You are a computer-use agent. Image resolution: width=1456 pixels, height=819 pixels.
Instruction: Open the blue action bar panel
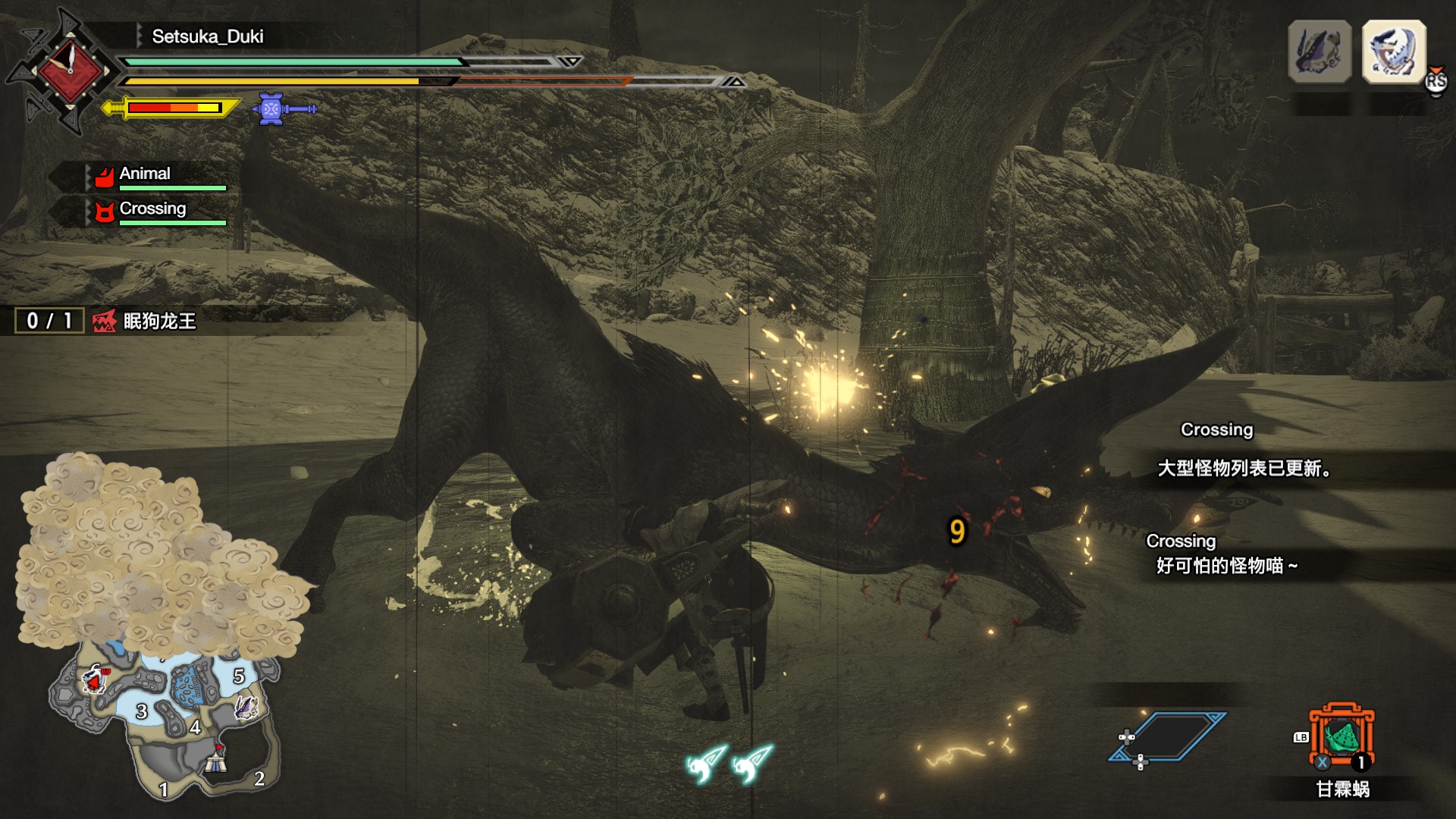(x=1168, y=736)
